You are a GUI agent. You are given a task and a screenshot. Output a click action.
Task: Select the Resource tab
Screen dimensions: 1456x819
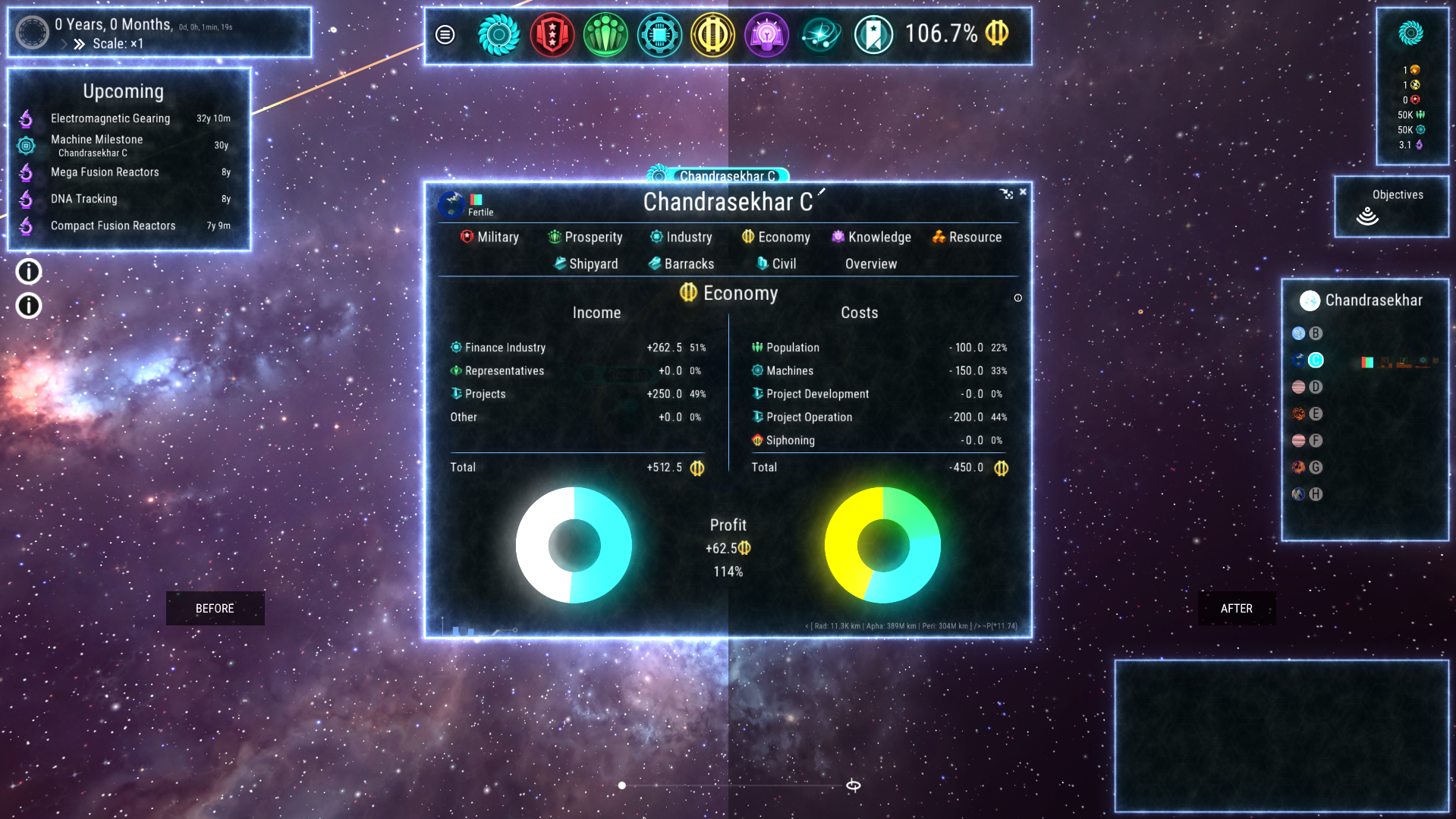pyautogui.click(x=967, y=238)
